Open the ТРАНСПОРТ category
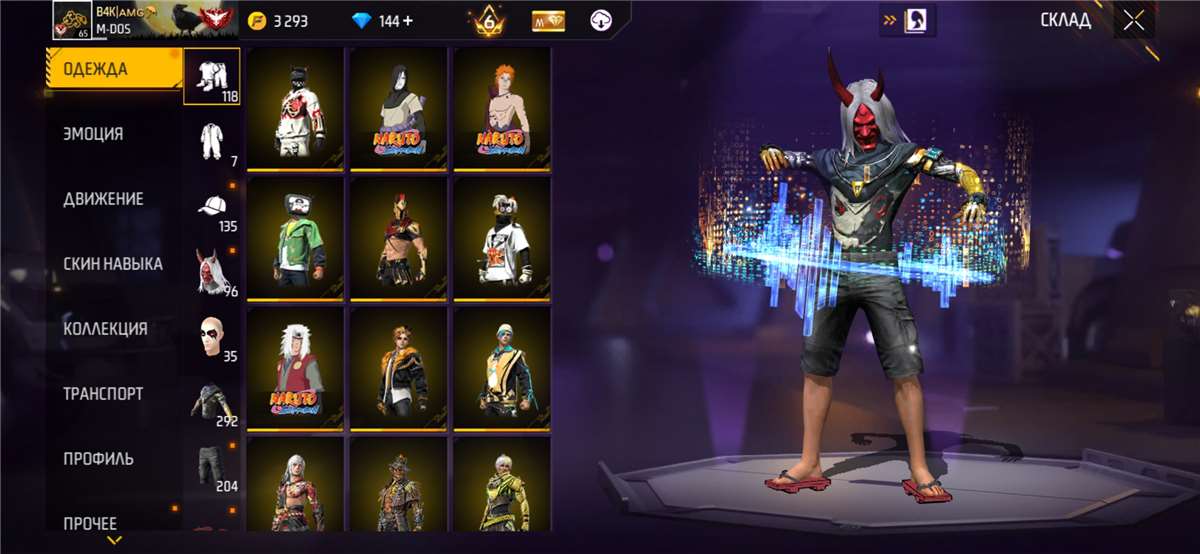 pos(103,394)
